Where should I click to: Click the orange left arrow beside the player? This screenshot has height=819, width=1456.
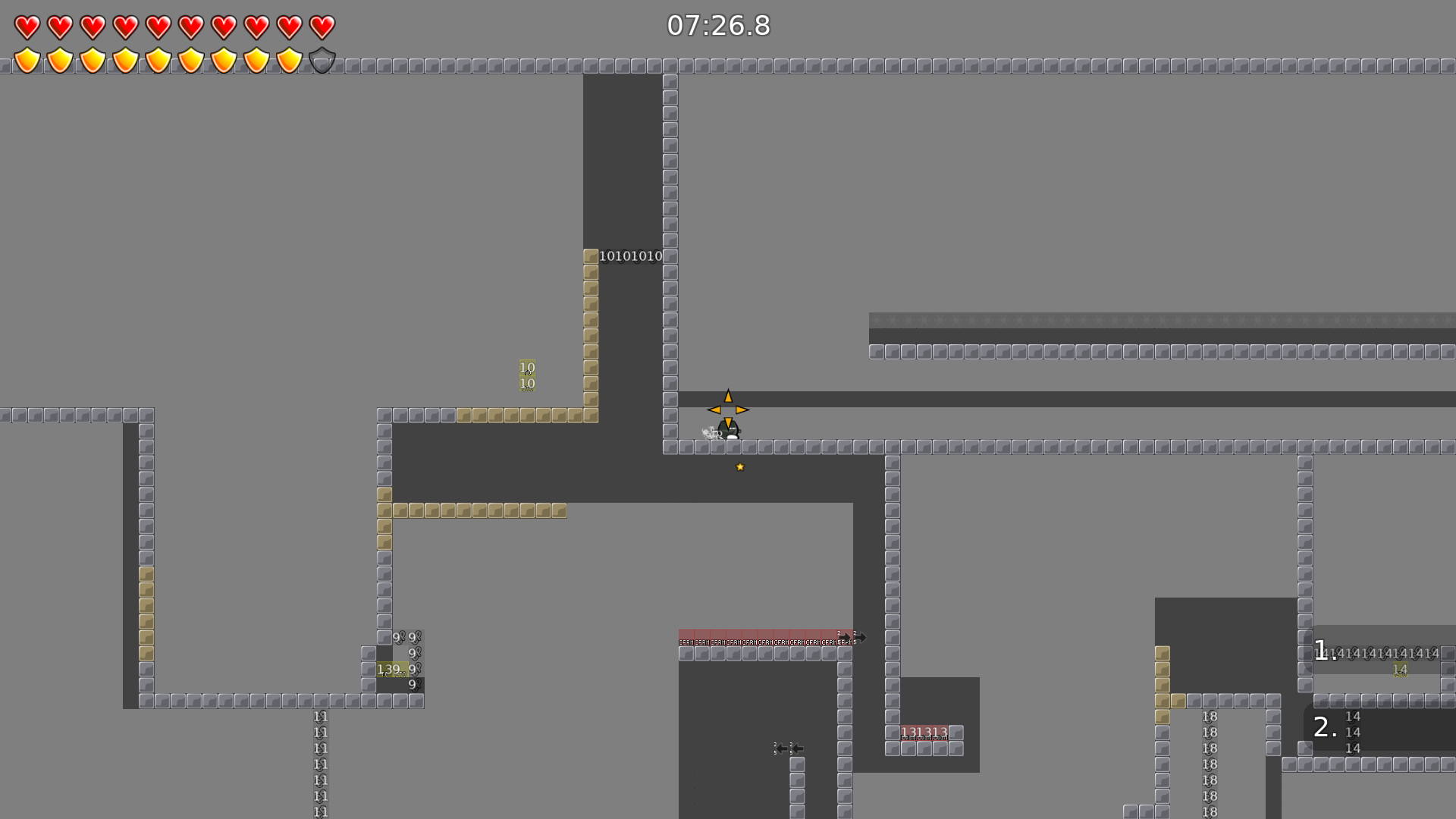pyautogui.click(x=714, y=409)
